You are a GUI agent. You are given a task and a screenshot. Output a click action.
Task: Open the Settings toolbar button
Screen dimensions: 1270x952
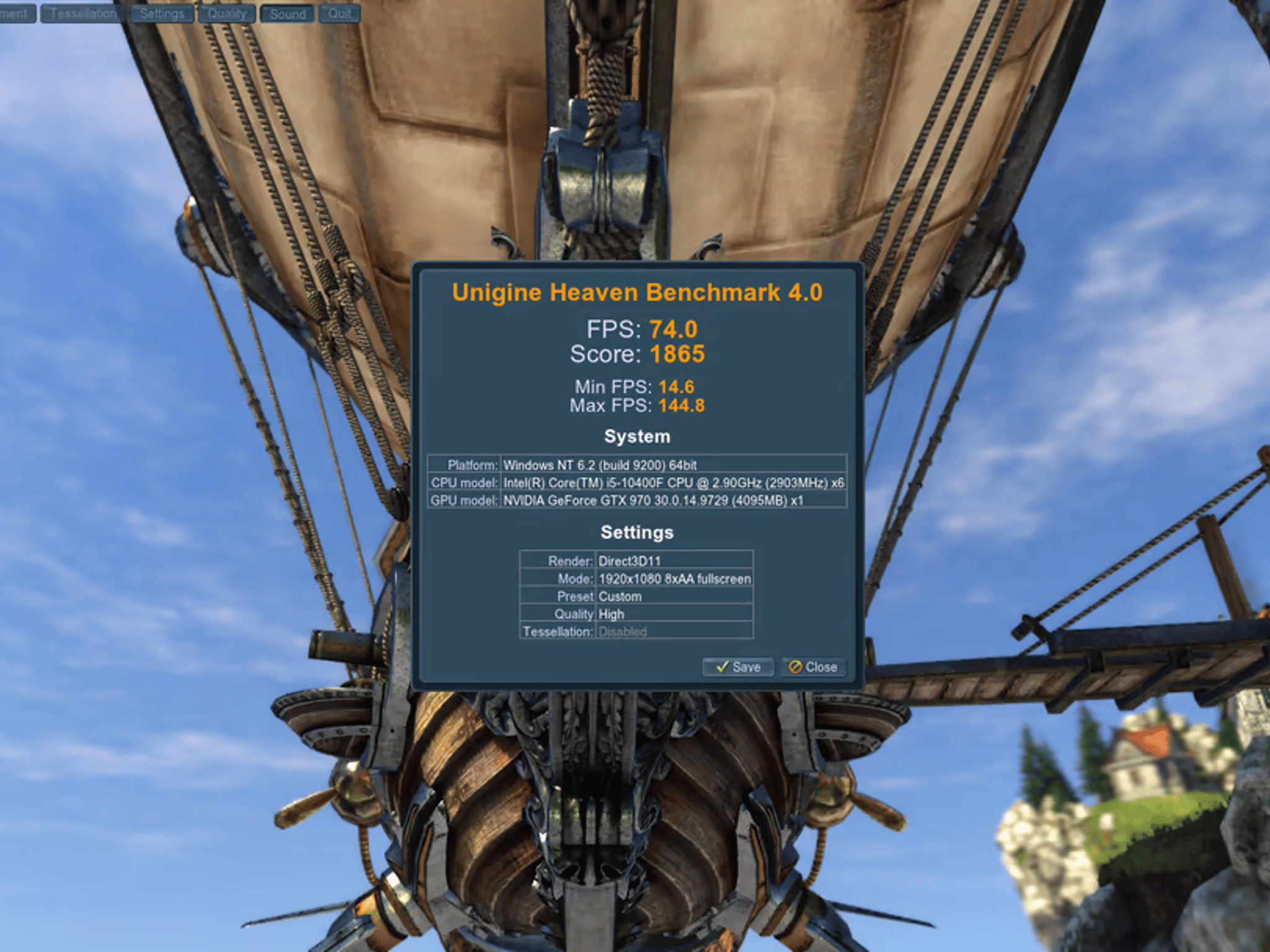point(162,13)
